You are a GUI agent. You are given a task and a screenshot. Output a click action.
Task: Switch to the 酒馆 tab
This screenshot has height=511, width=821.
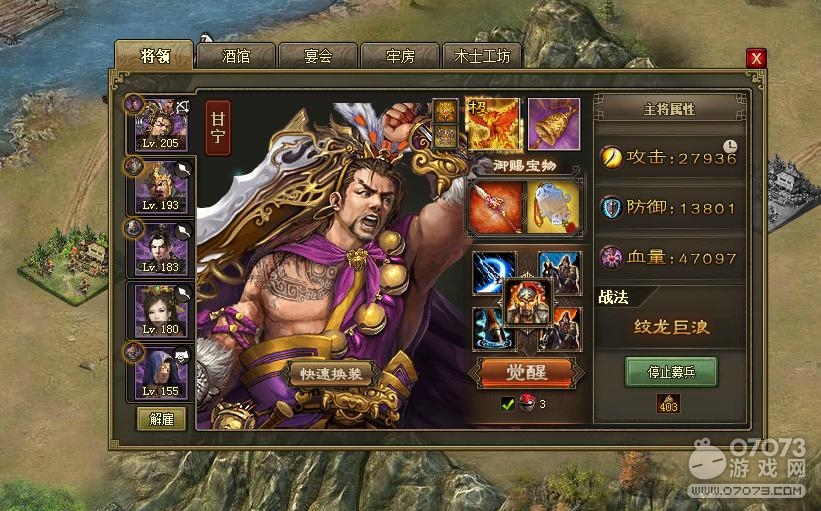236,56
